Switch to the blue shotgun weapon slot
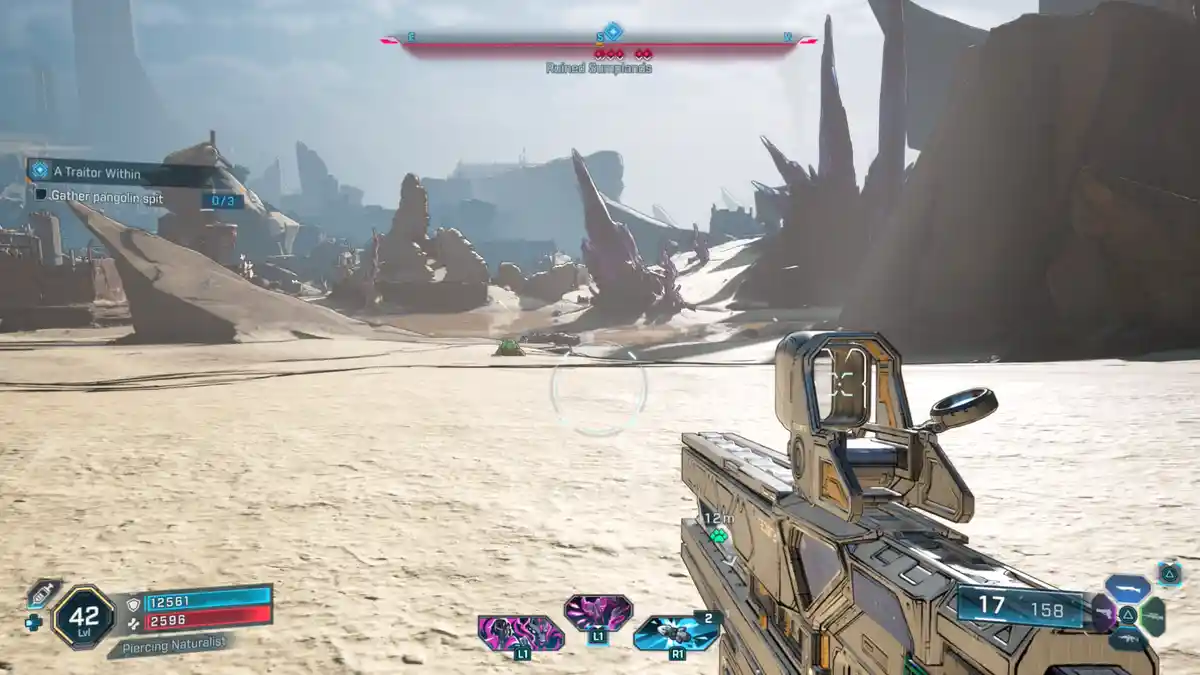The height and width of the screenshot is (675, 1200). tap(1127, 588)
